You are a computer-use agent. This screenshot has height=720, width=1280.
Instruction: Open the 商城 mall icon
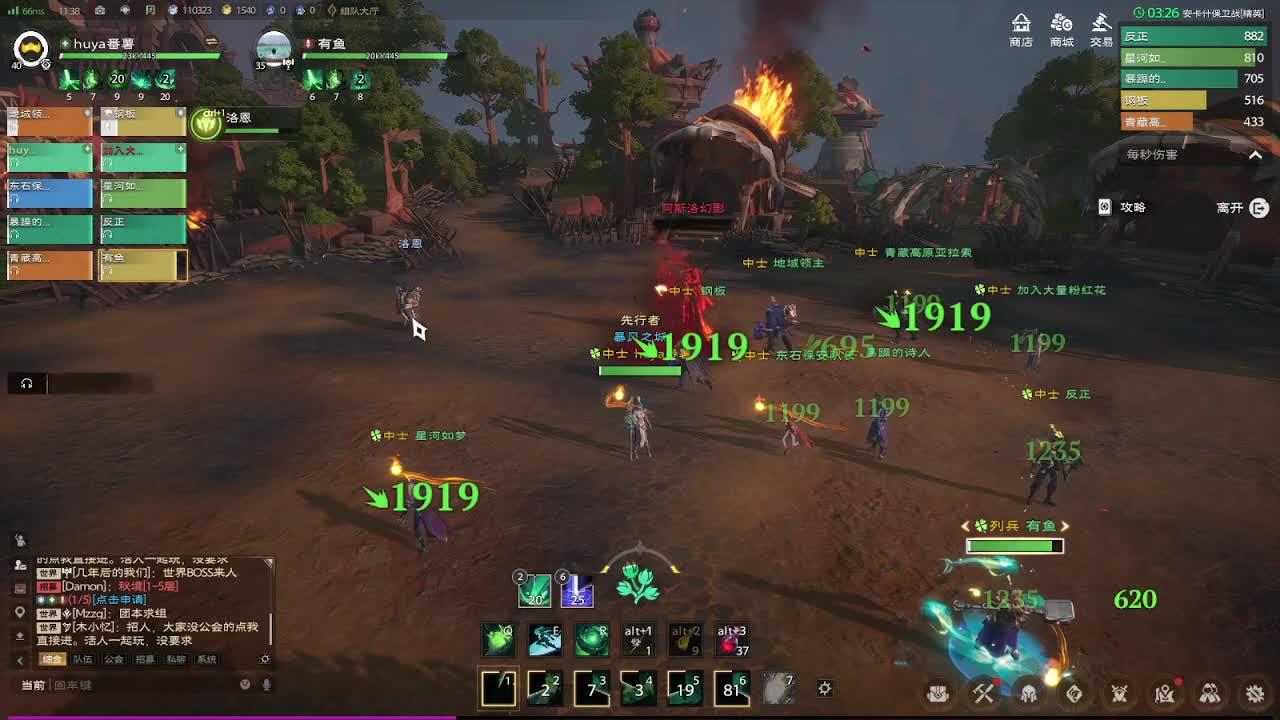coord(1061,29)
